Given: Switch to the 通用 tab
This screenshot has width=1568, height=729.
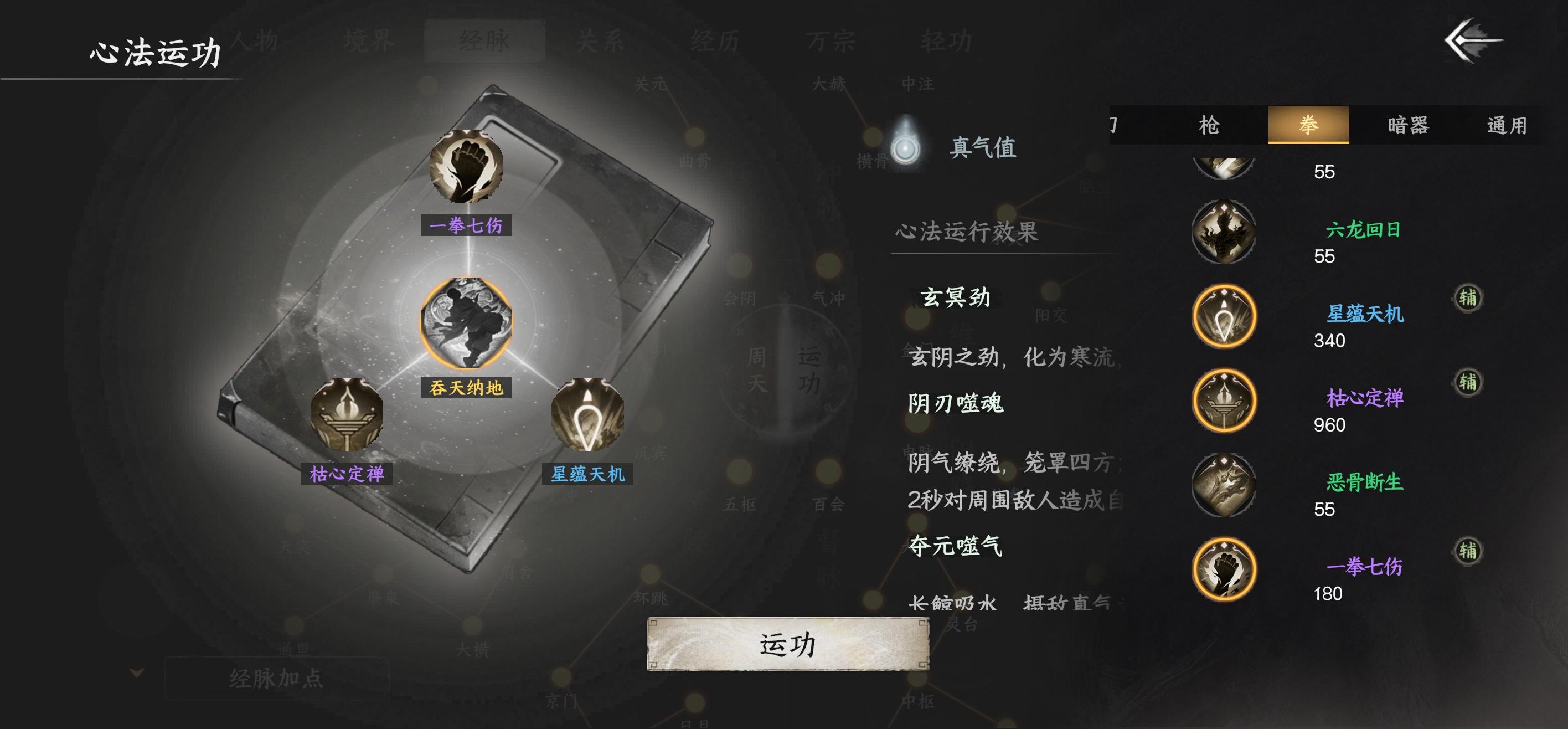Looking at the screenshot, I should (x=1509, y=124).
